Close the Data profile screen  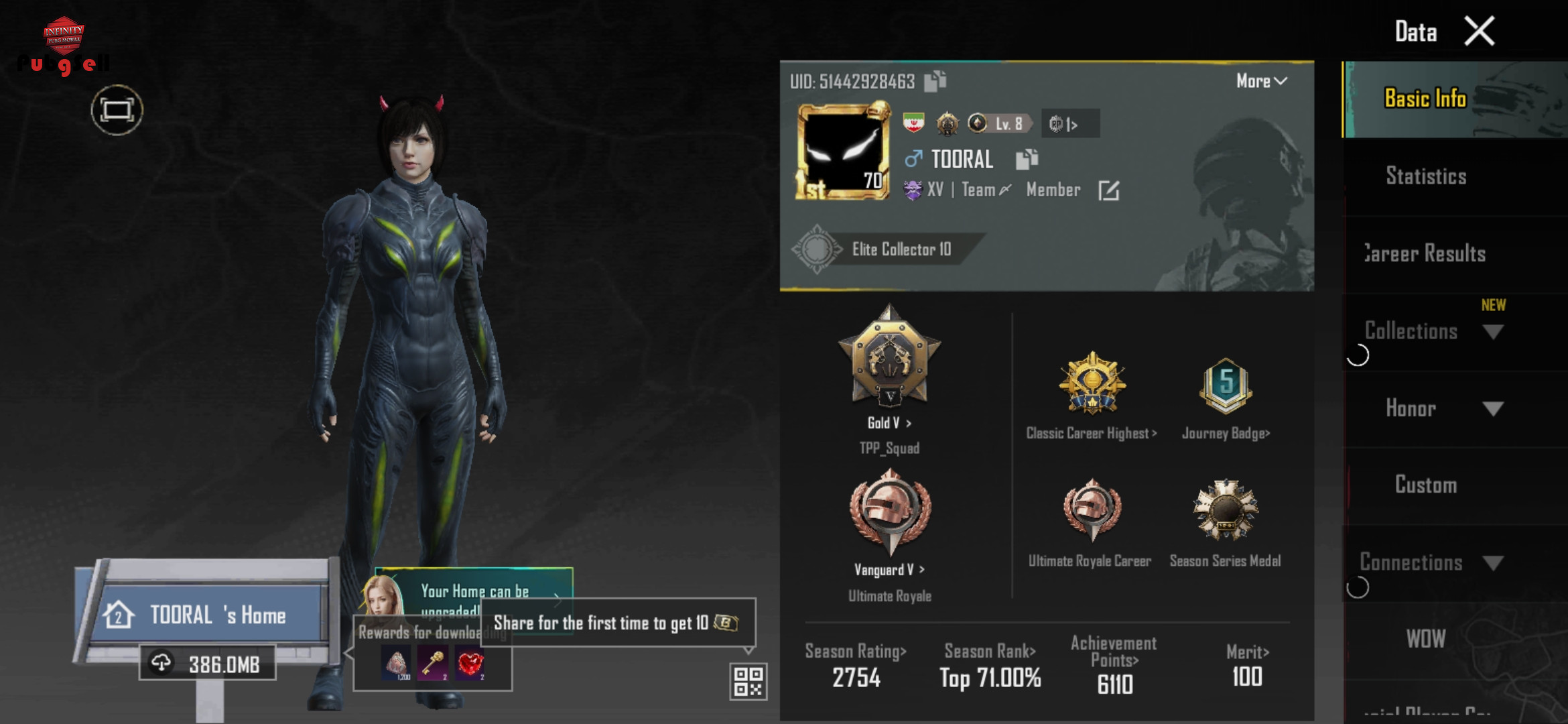tap(1479, 32)
